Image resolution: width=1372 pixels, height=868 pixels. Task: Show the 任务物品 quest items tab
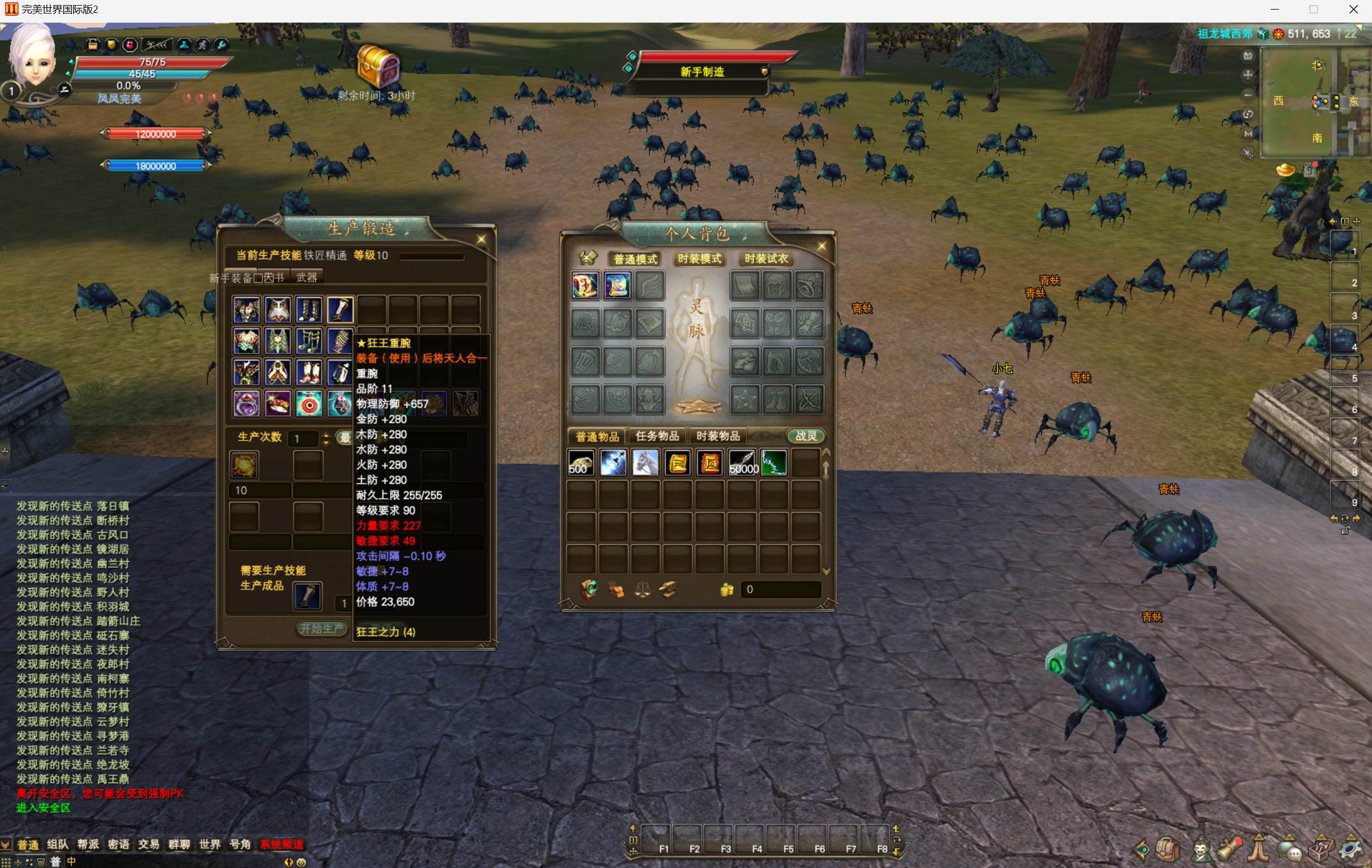click(657, 437)
